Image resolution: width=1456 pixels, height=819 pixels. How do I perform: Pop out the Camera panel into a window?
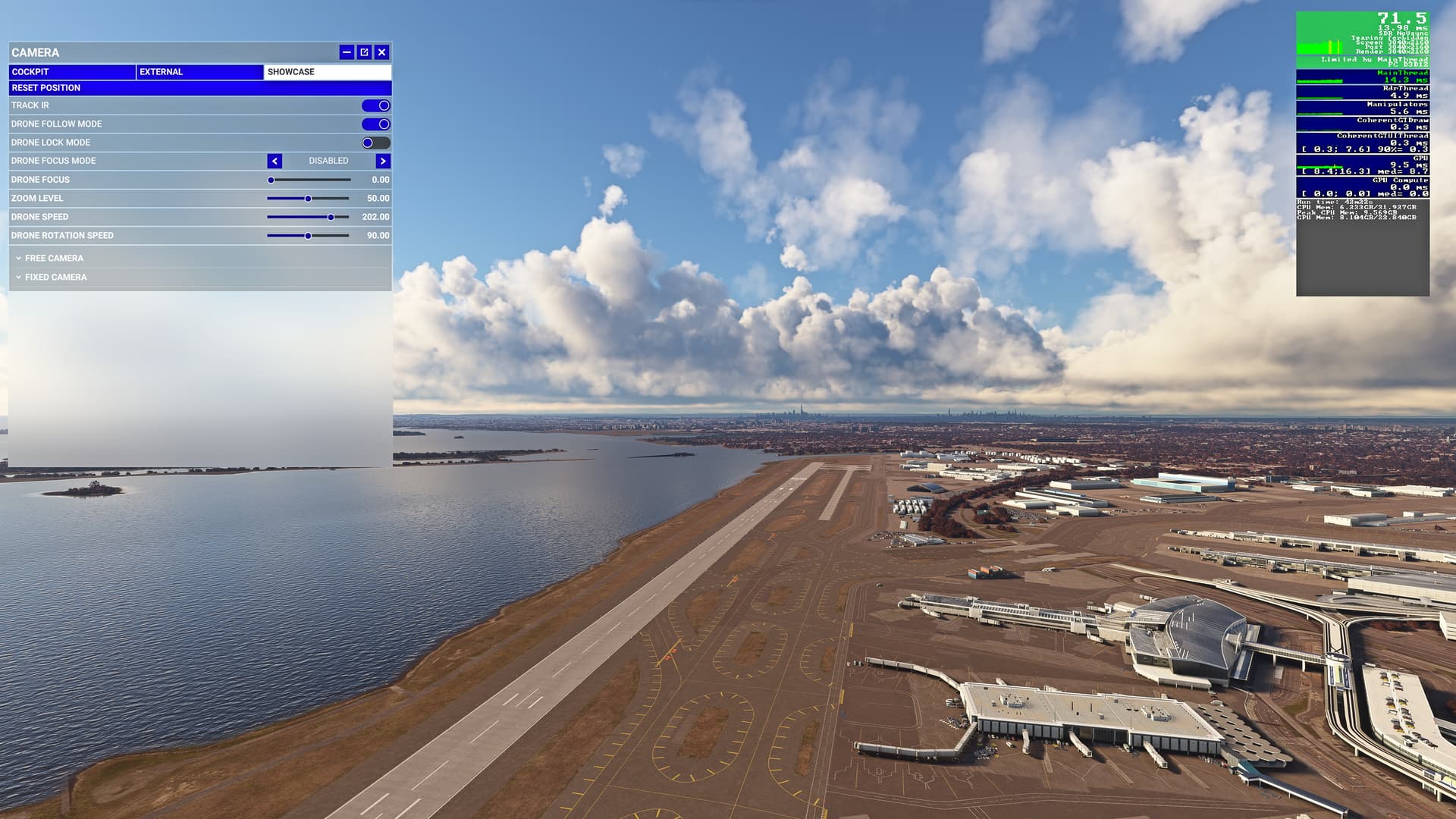coord(365,52)
